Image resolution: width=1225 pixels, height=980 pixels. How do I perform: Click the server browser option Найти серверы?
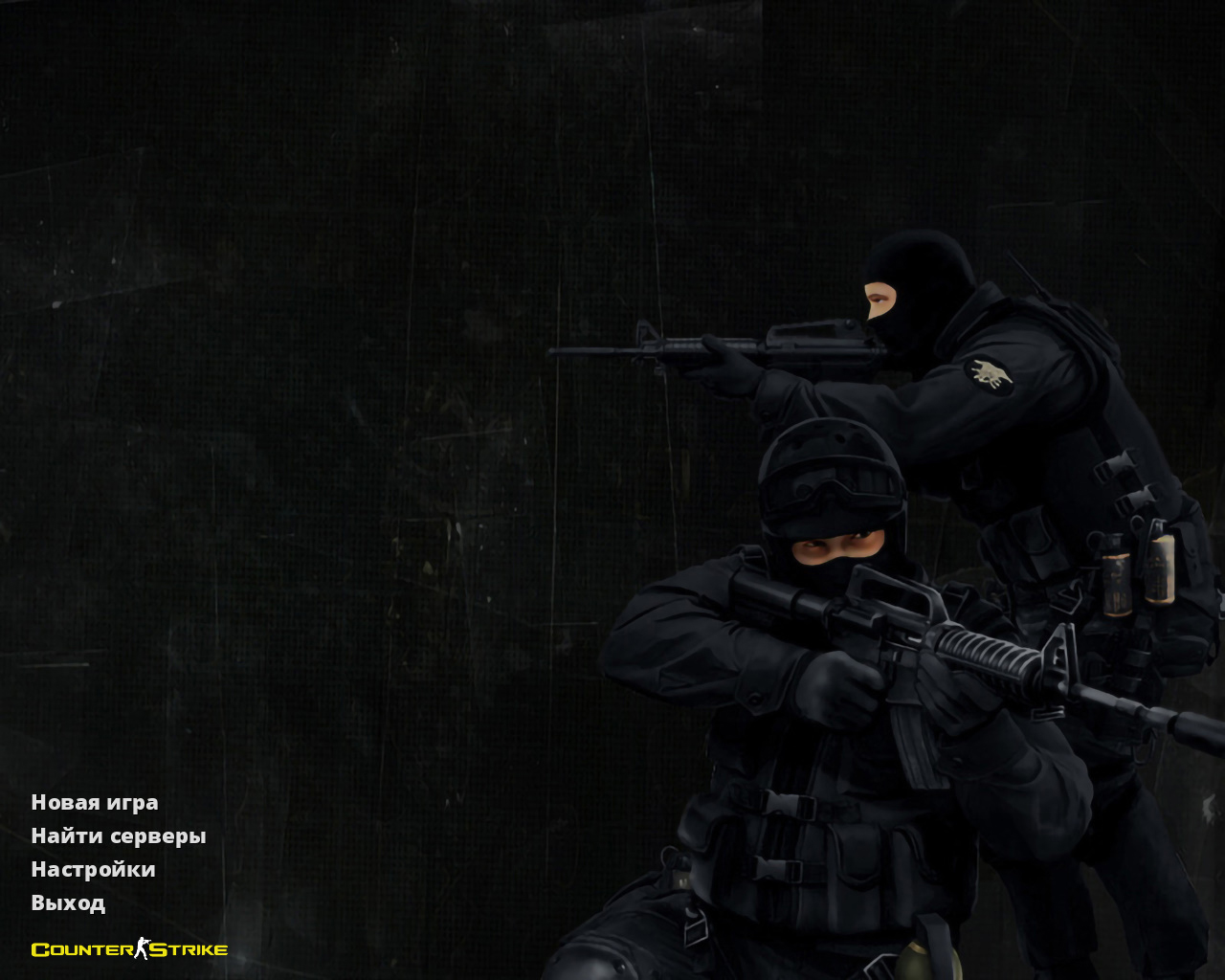click(x=118, y=835)
